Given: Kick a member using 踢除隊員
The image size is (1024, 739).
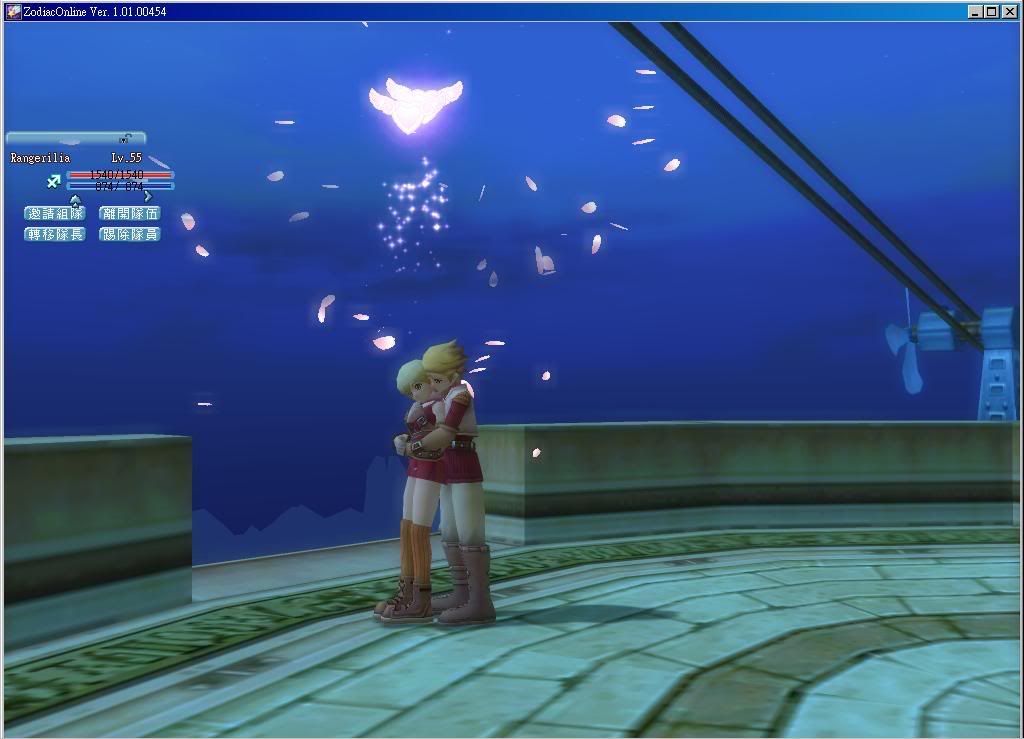Looking at the screenshot, I should pos(130,234).
